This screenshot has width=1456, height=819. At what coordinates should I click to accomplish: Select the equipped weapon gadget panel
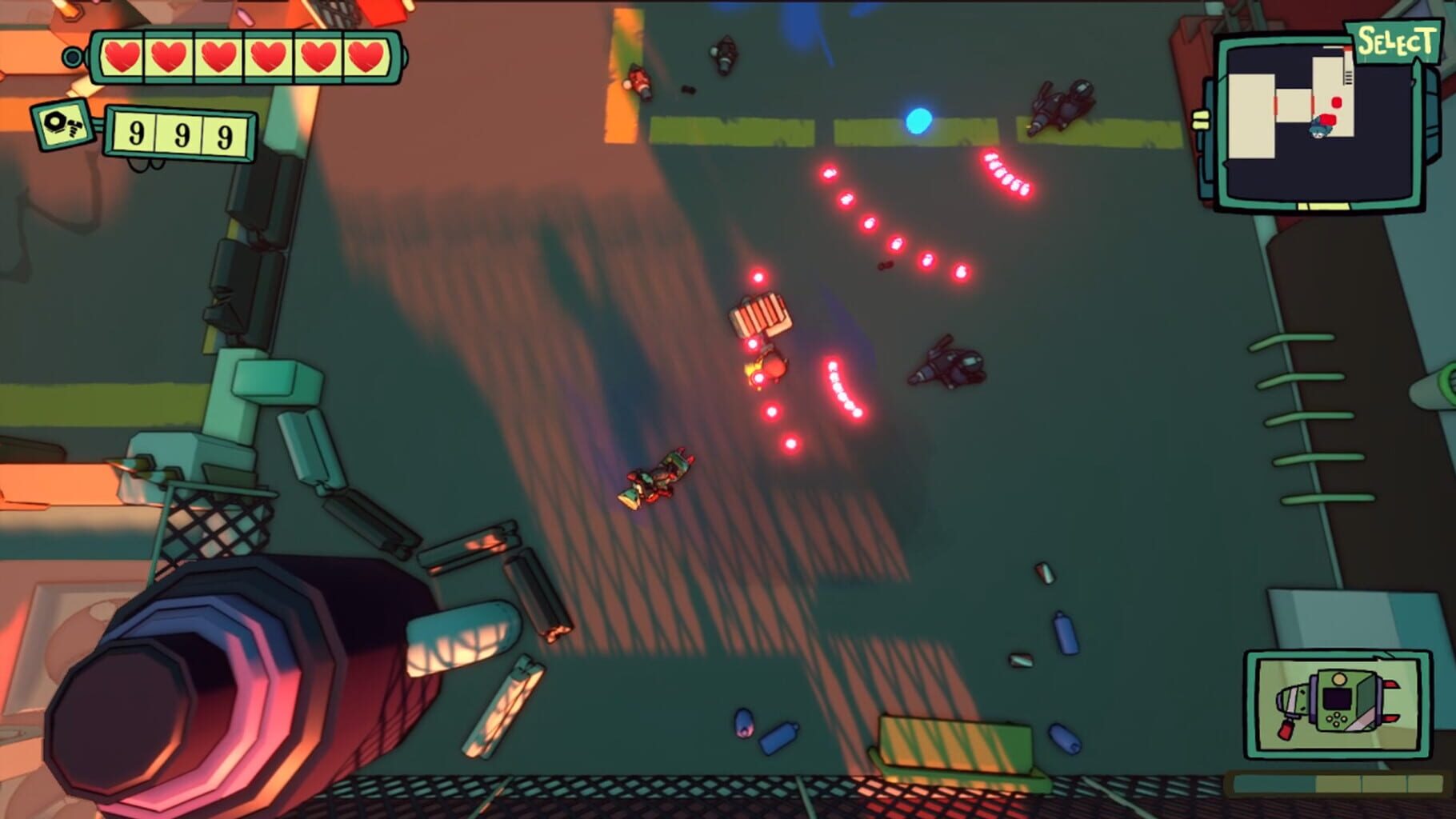(x=1338, y=704)
